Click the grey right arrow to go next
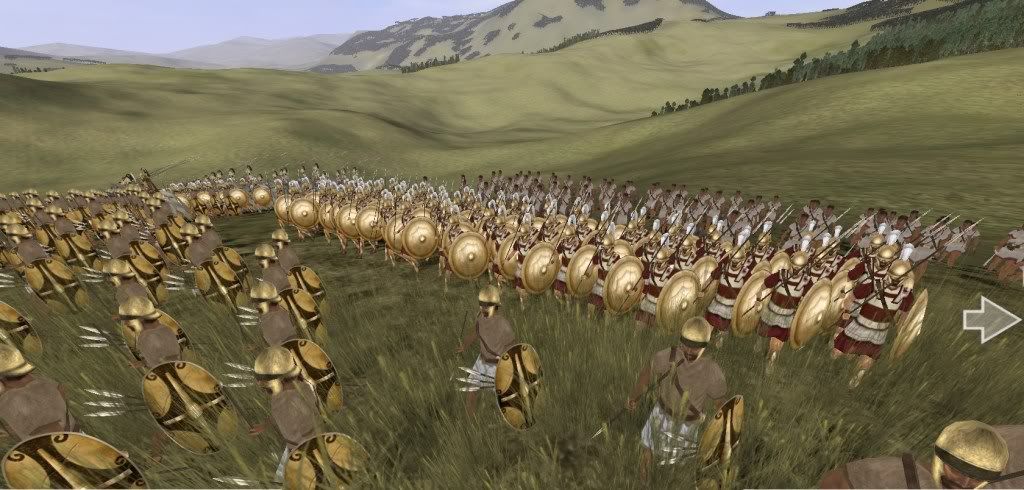Screen dimensions: 1024x490 tap(991, 321)
